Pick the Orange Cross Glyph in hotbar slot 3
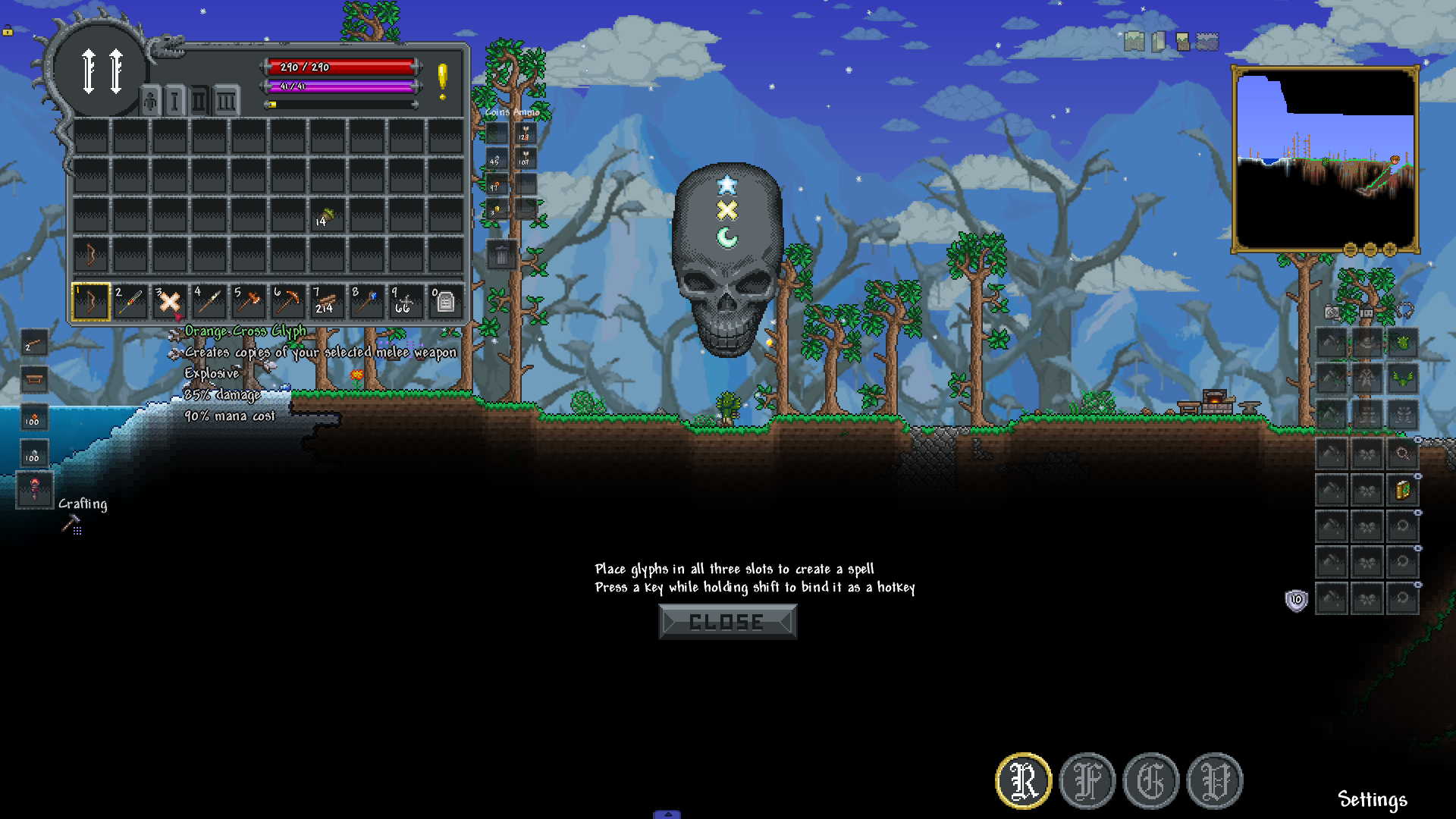The image size is (1456, 819). click(x=169, y=302)
